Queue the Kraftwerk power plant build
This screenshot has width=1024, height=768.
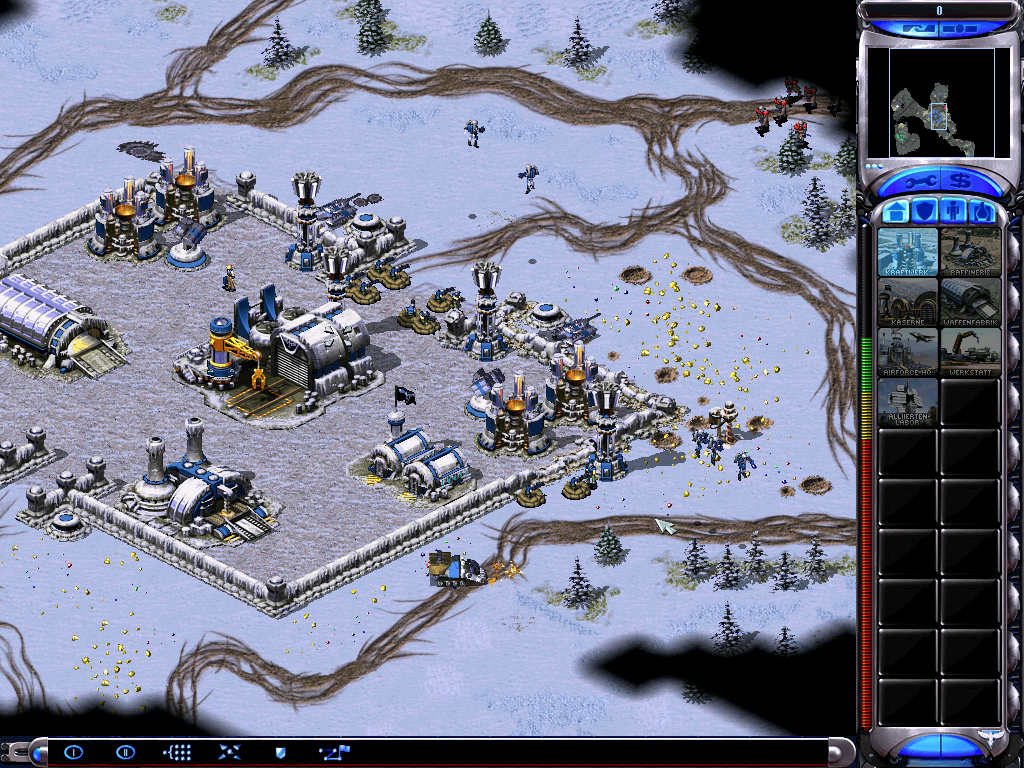[x=908, y=252]
